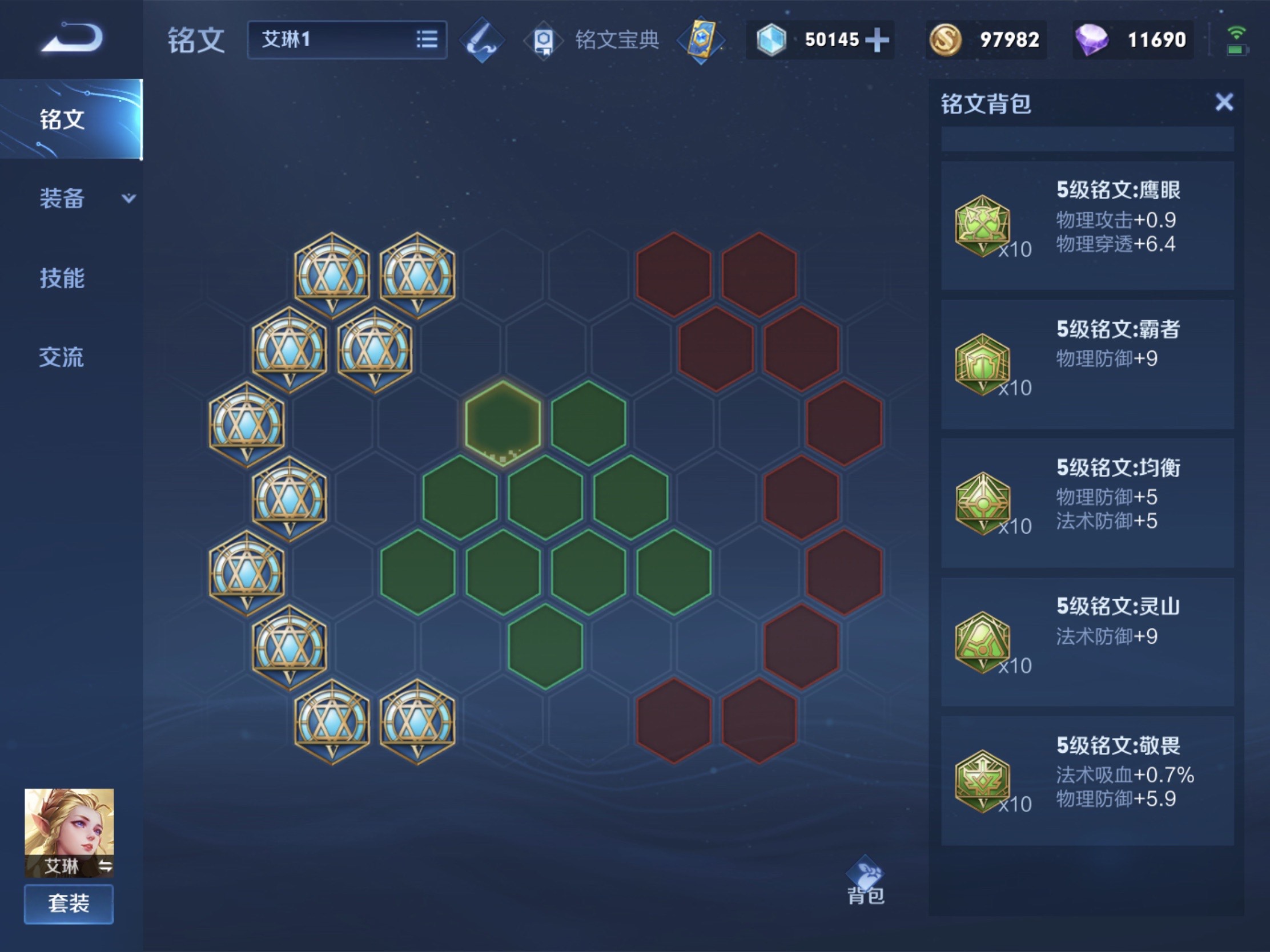This screenshot has height=952, width=1270.
Task: Switch to the 技能 tab
Action: click(62, 278)
